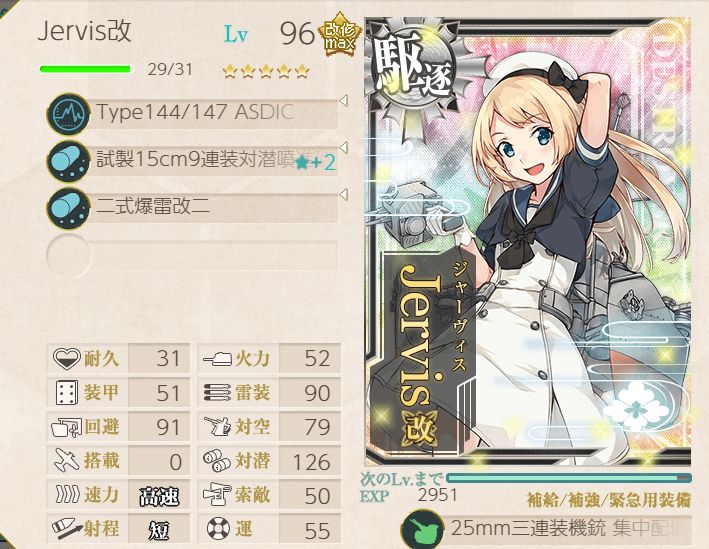The height and width of the screenshot is (549, 709).
Task: Click the Jervis改 ship card portrait
Action: click(527, 240)
